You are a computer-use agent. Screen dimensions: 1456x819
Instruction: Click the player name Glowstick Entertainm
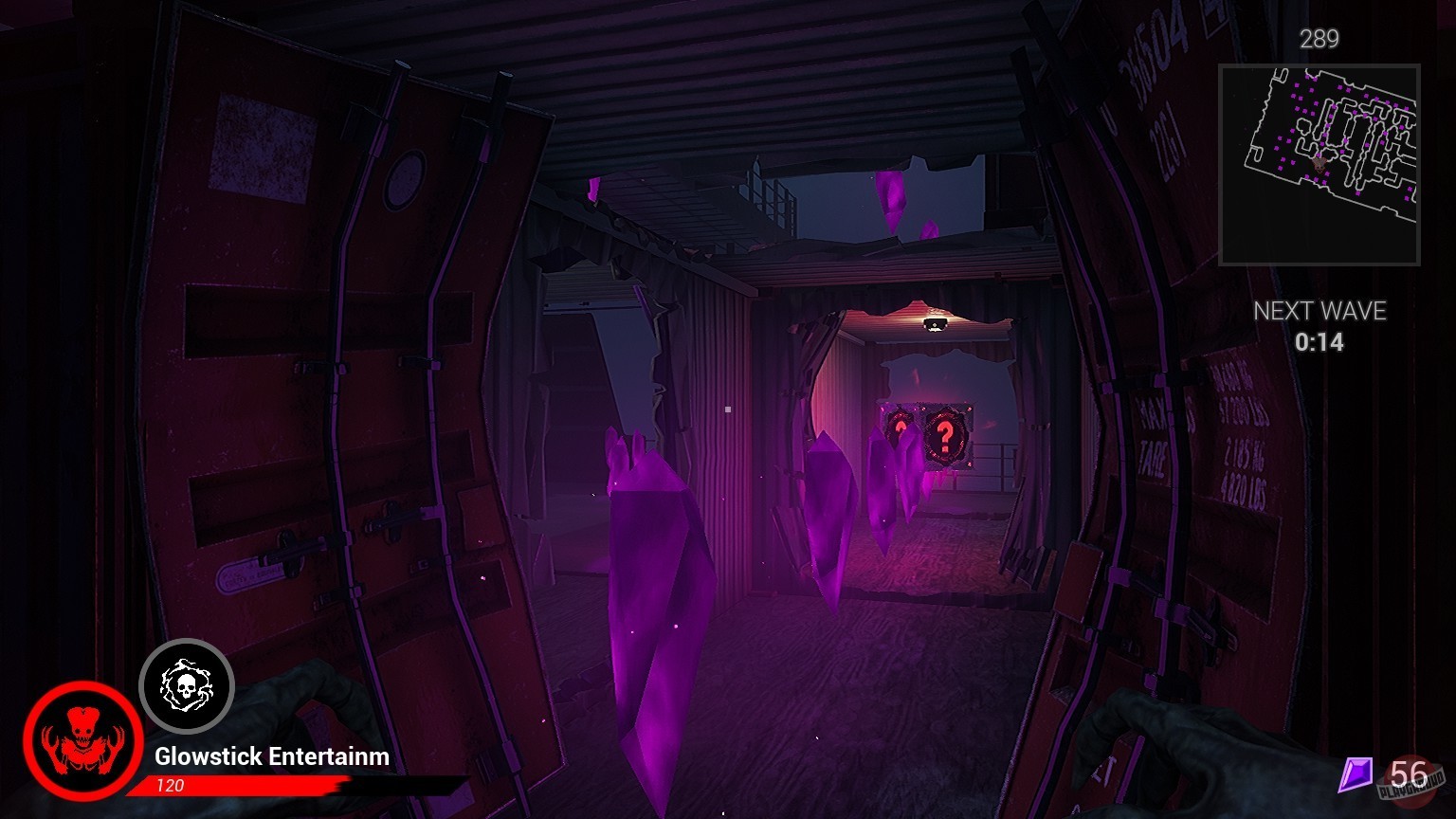[270, 756]
